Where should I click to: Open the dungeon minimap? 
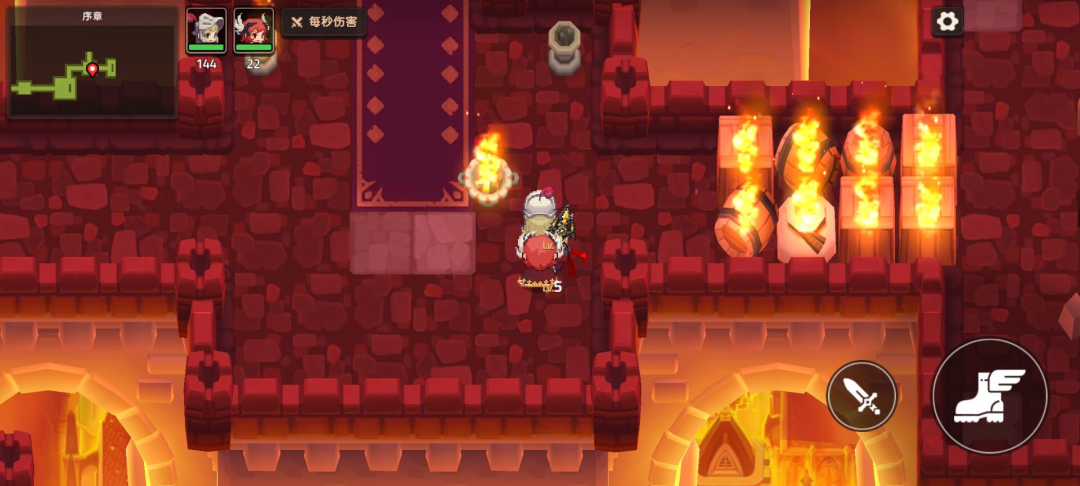[91, 63]
